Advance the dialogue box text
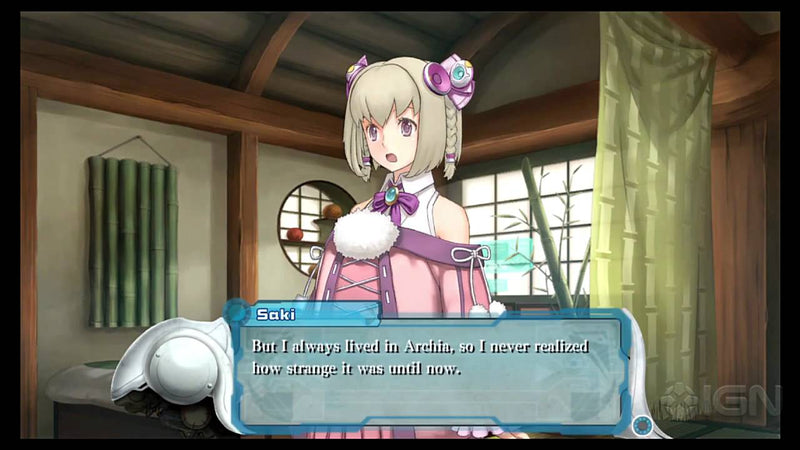Viewport: 800px width, 450px height. point(430,368)
